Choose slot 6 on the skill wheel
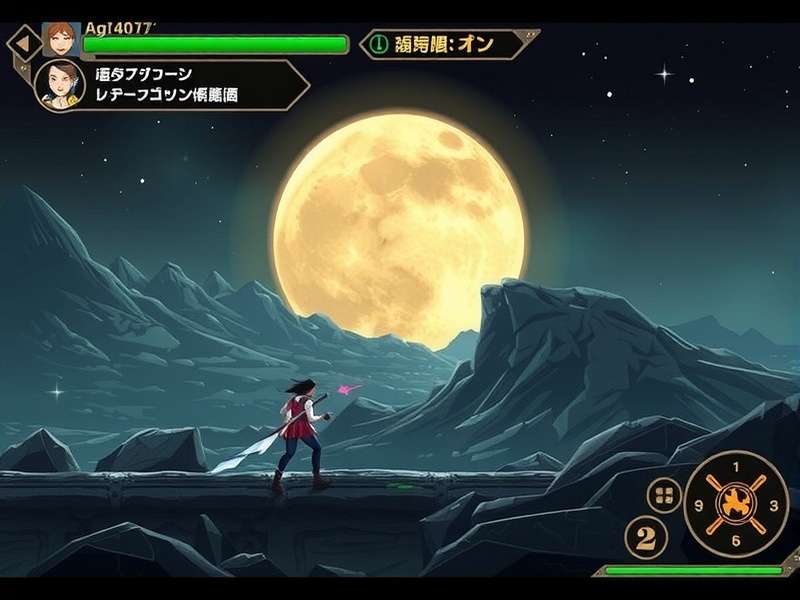 pyautogui.click(x=737, y=541)
